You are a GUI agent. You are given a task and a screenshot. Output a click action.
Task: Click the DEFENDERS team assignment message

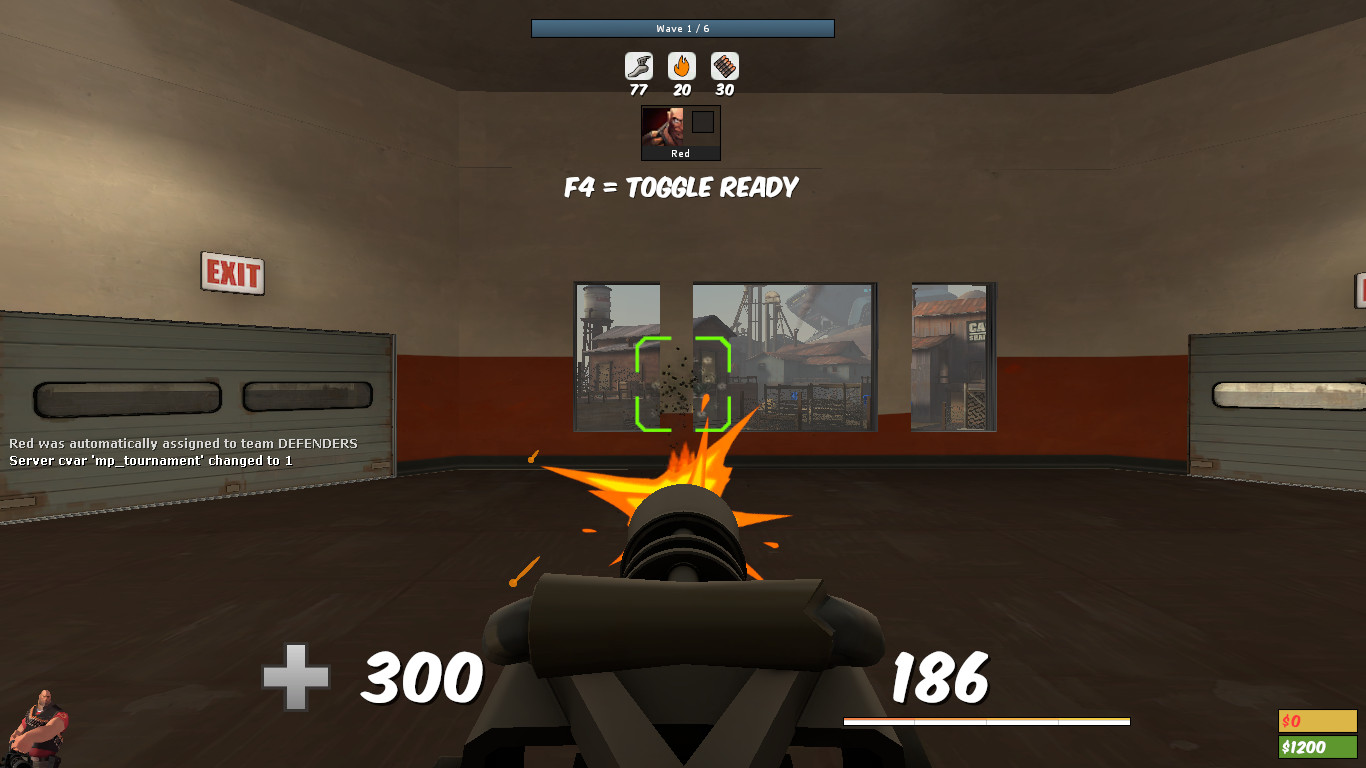pos(182,442)
